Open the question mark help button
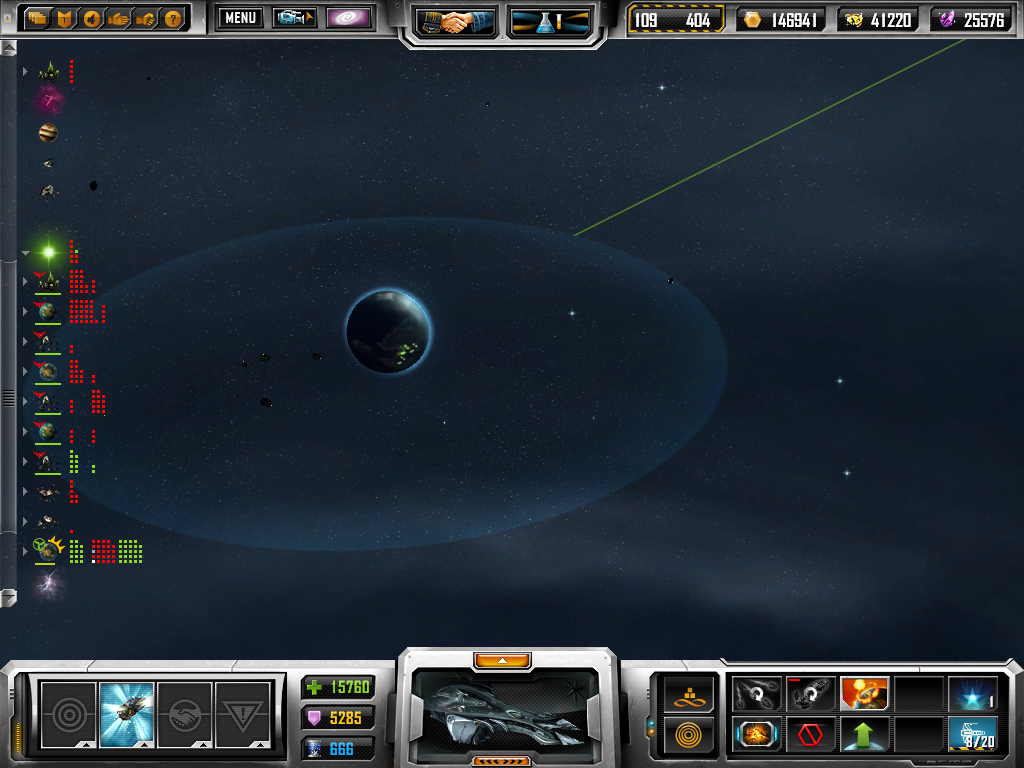Viewport: 1024px width, 768px height. click(x=173, y=18)
